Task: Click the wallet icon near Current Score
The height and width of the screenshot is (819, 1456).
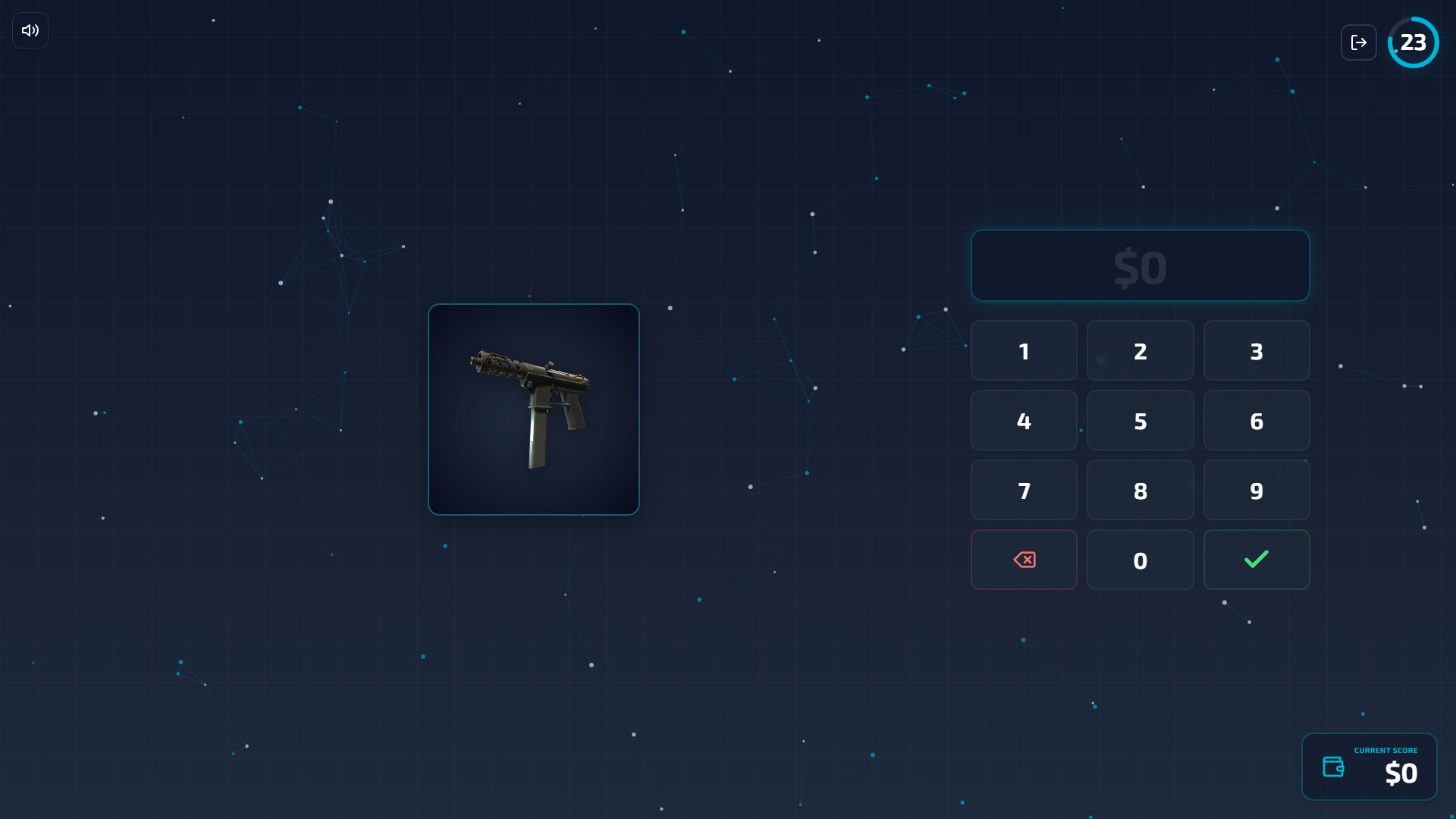Action: coord(1335,767)
